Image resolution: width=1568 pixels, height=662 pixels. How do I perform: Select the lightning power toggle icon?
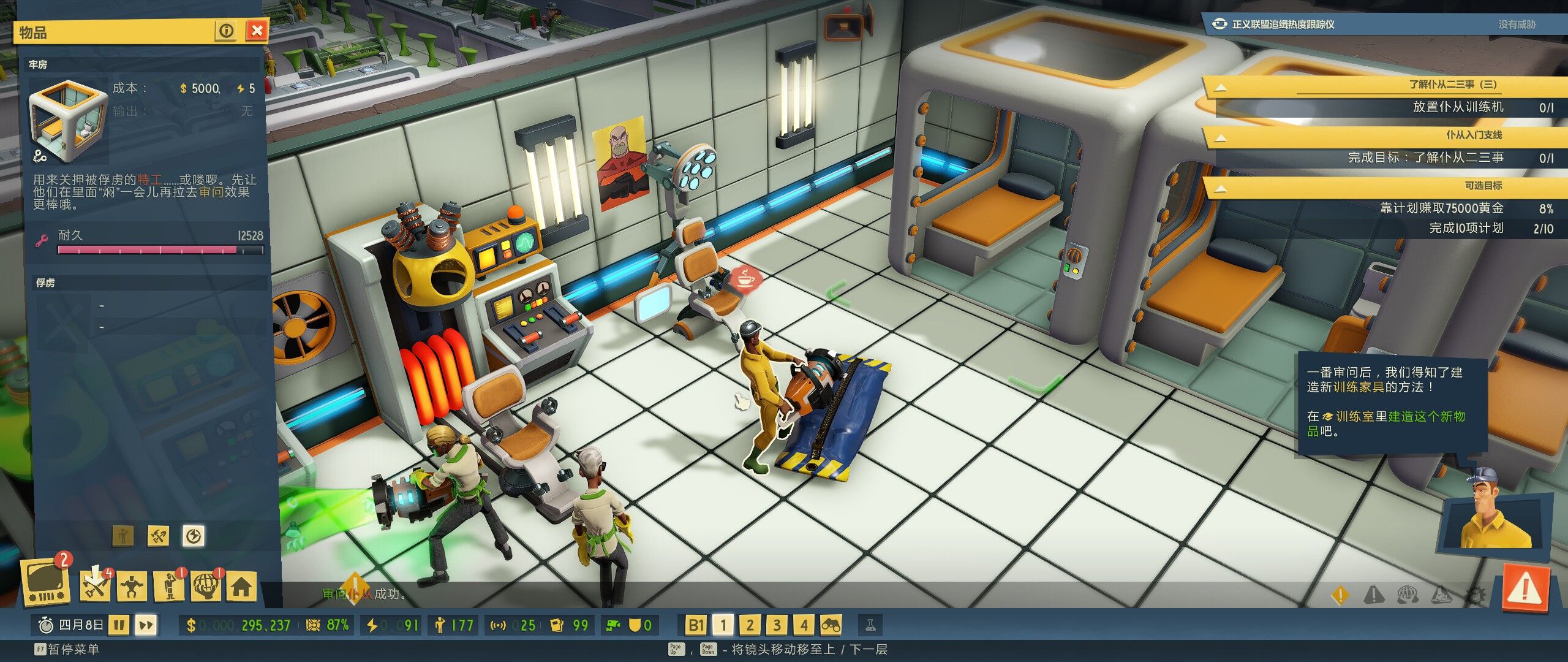(x=194, y=536)
